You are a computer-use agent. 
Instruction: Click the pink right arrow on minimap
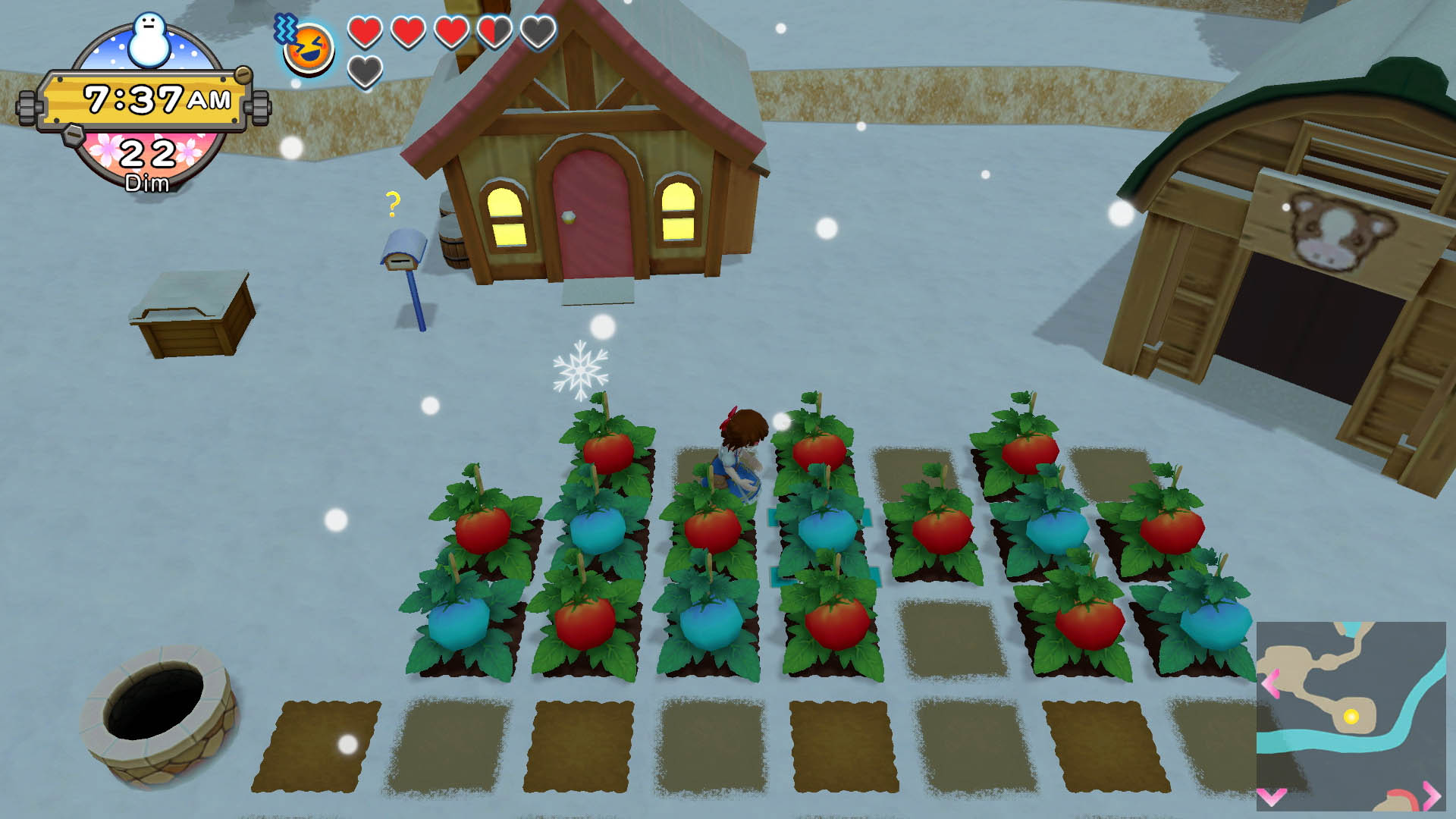(1431, 794)
